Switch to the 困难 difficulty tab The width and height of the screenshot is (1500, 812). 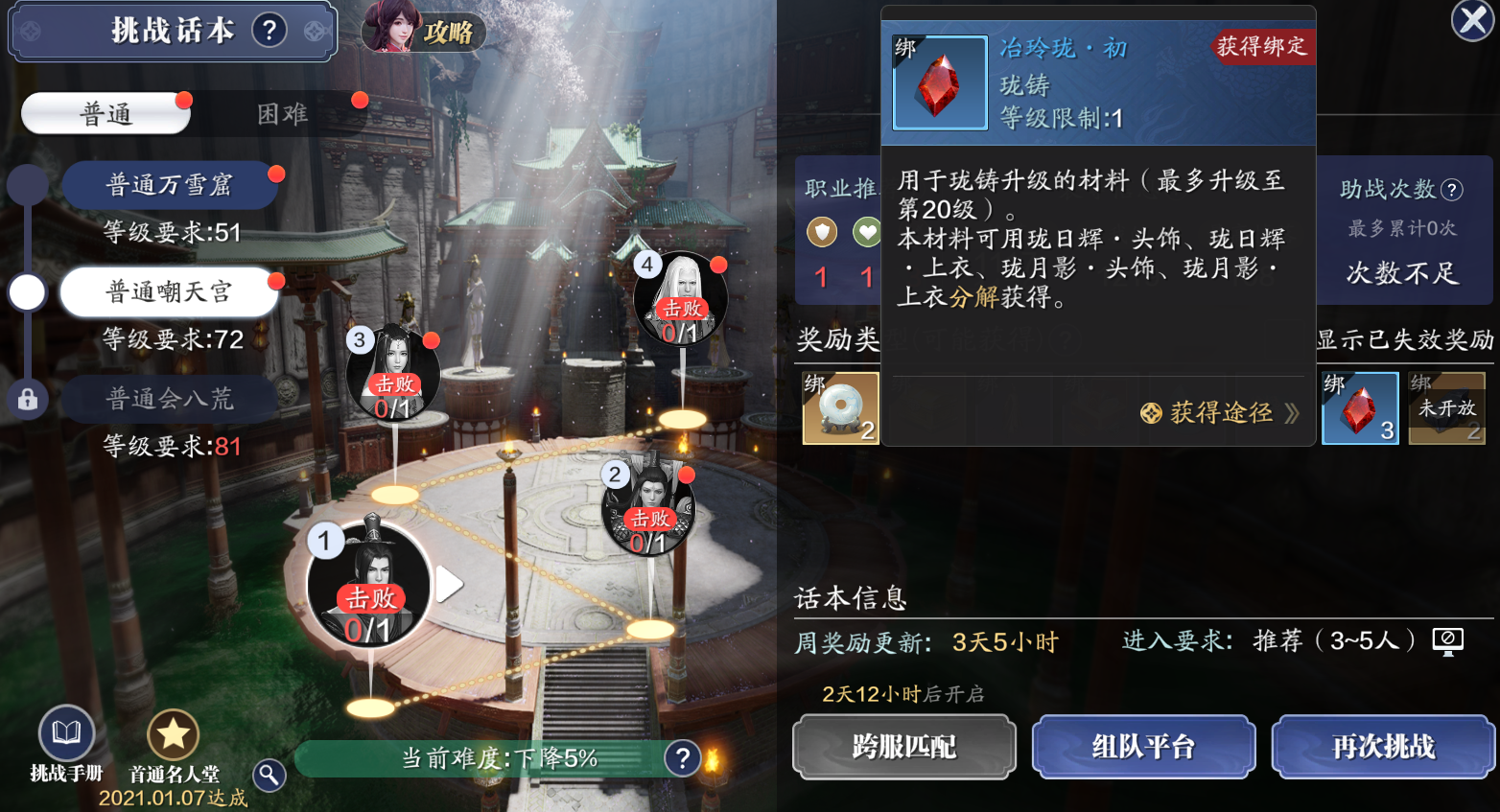(282, 114)
